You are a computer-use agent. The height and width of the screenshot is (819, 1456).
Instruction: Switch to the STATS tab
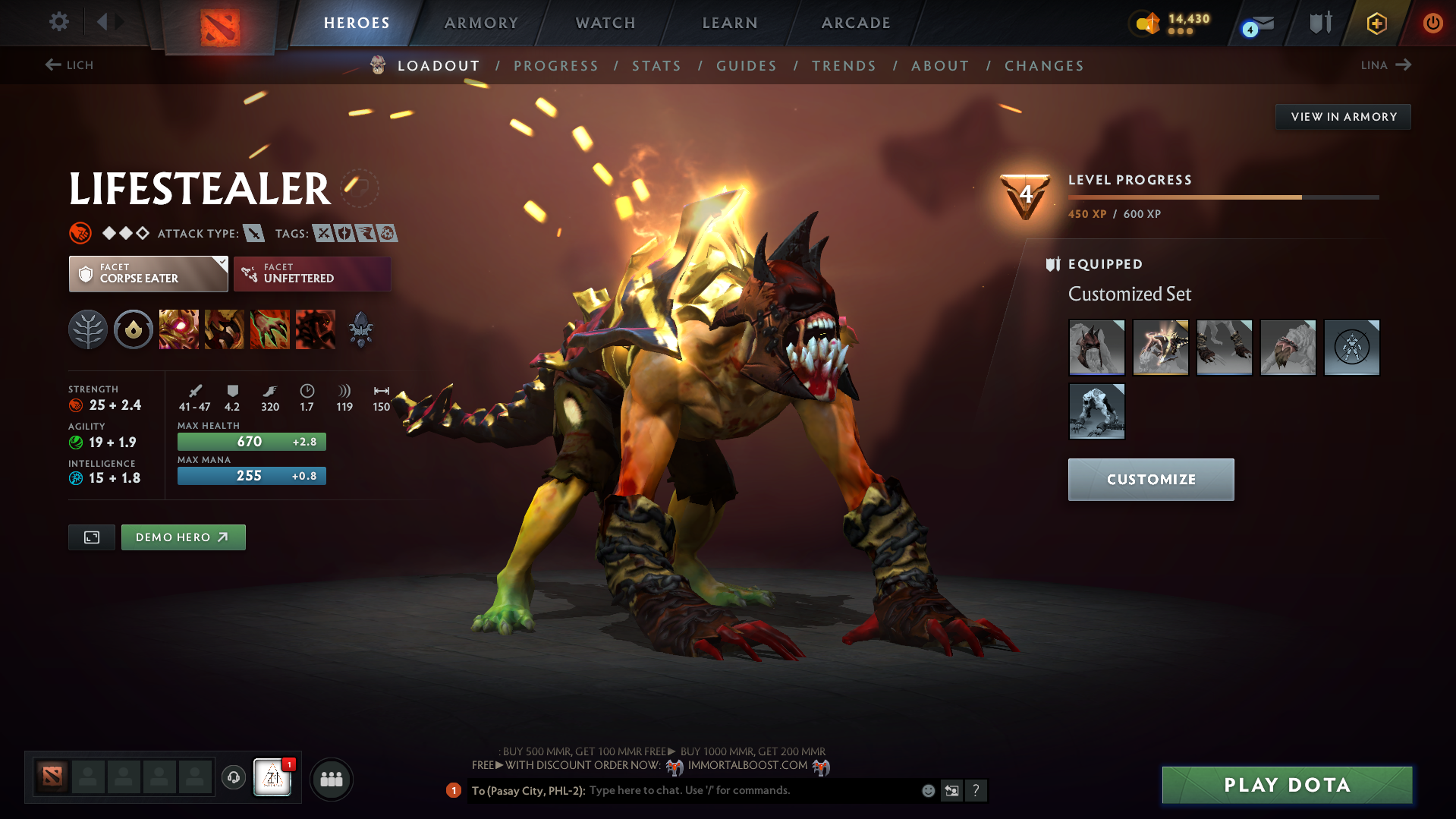(x=656, y=66)
